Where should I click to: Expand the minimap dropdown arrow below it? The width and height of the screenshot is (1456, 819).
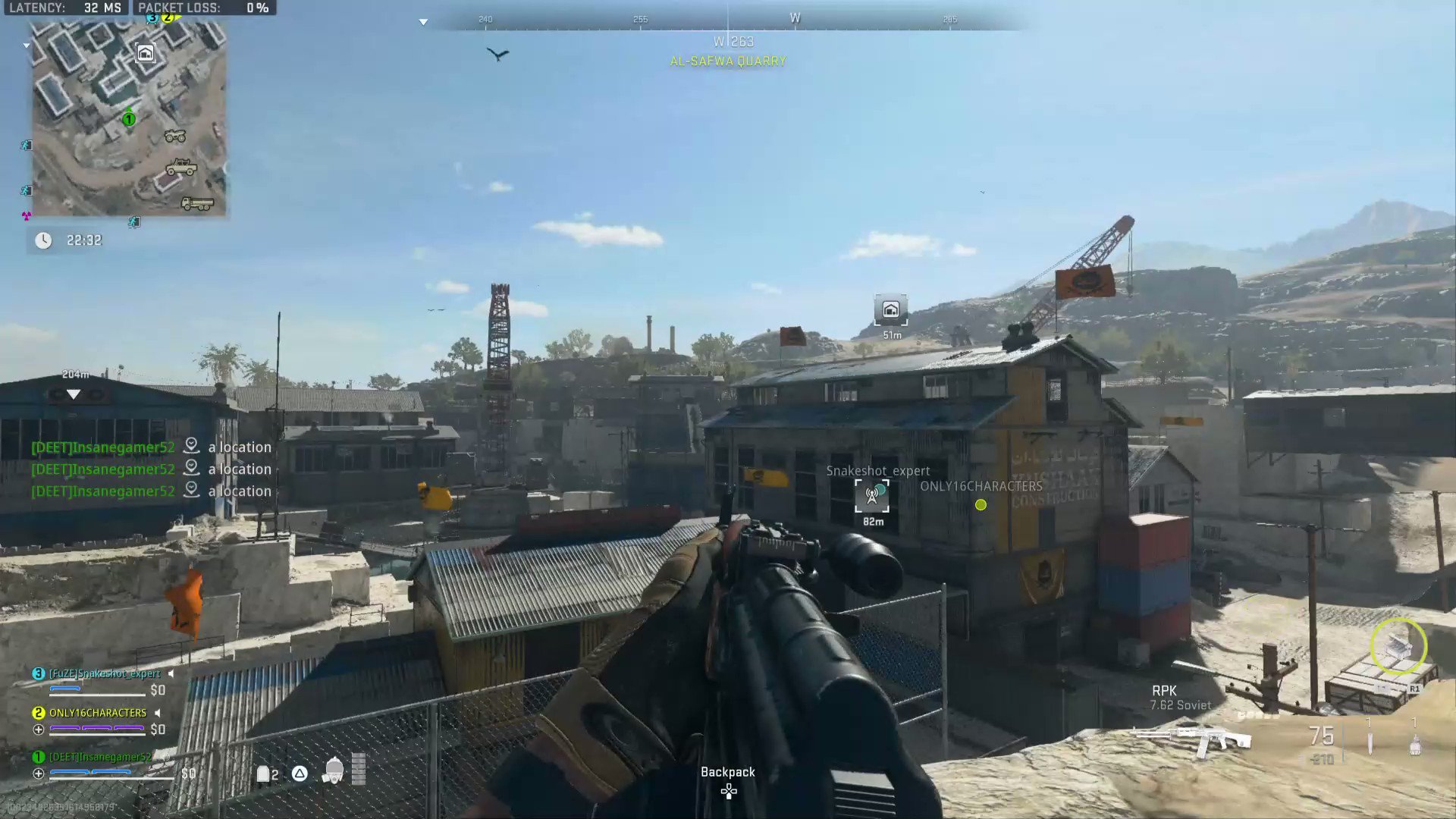coord(27,45)
